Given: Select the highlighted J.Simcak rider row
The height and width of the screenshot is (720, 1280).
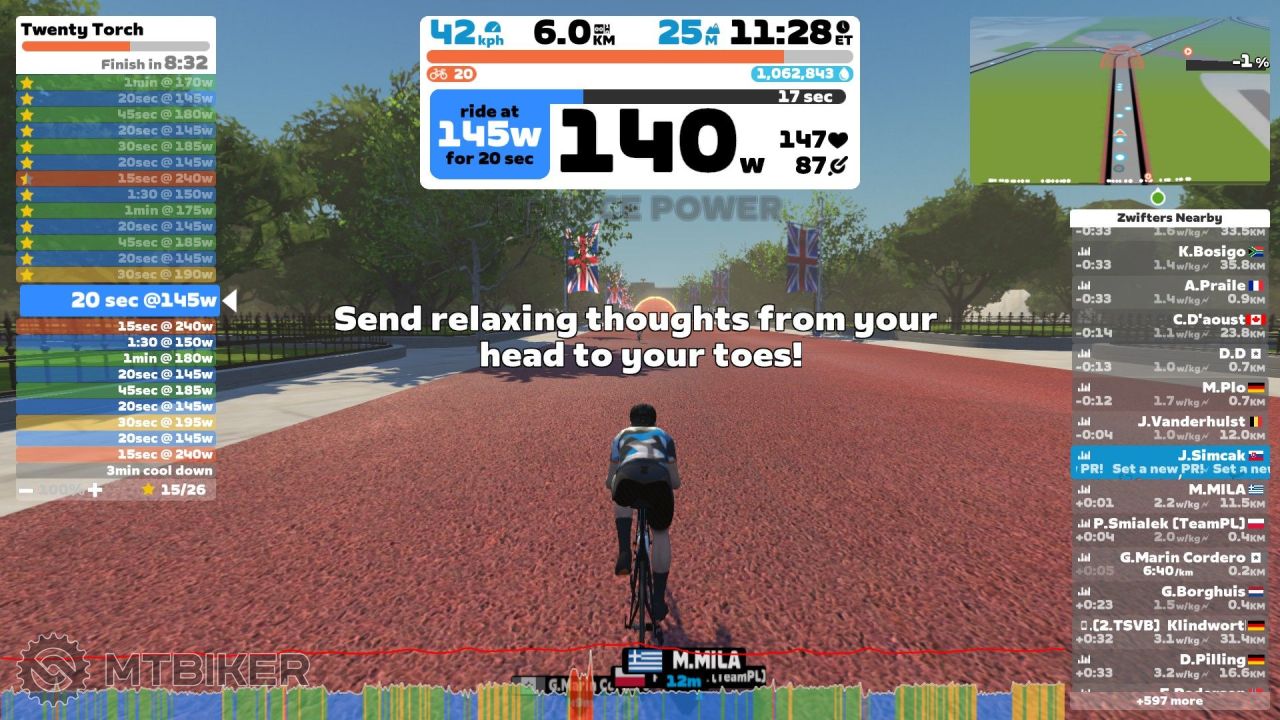Looking at the screenshot, I should pos(1169,462).
